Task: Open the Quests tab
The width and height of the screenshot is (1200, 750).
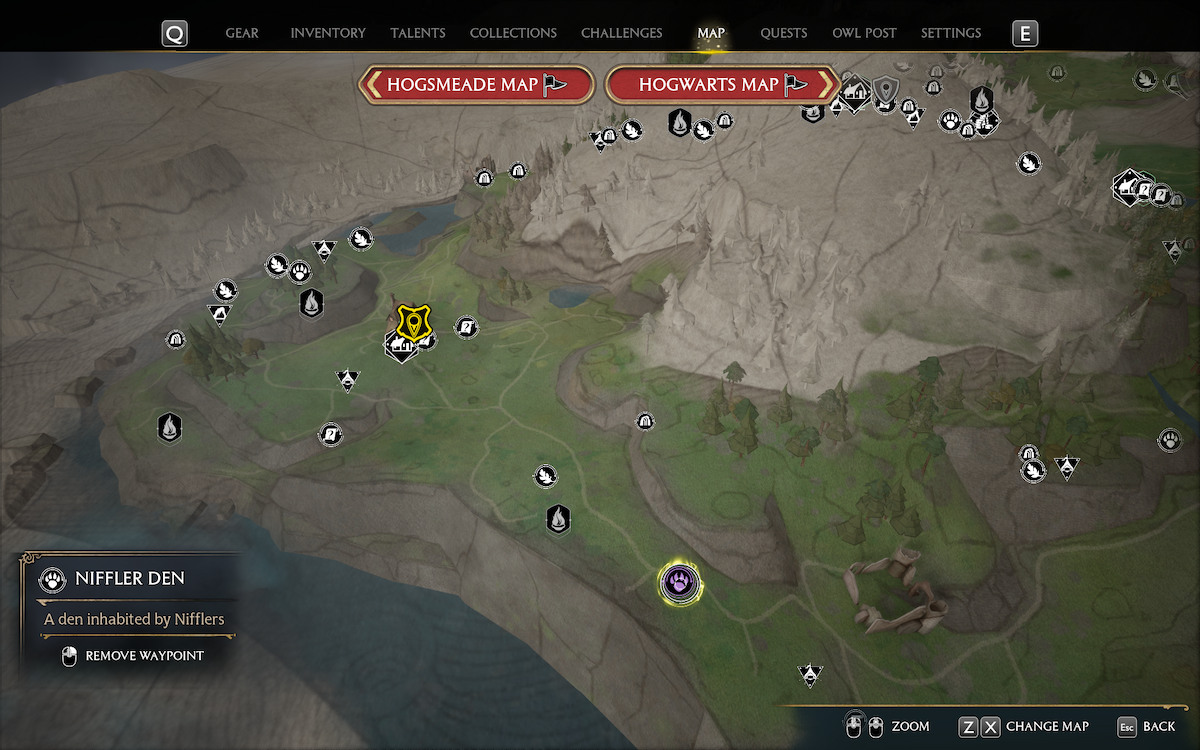Action: coord(783,33)
